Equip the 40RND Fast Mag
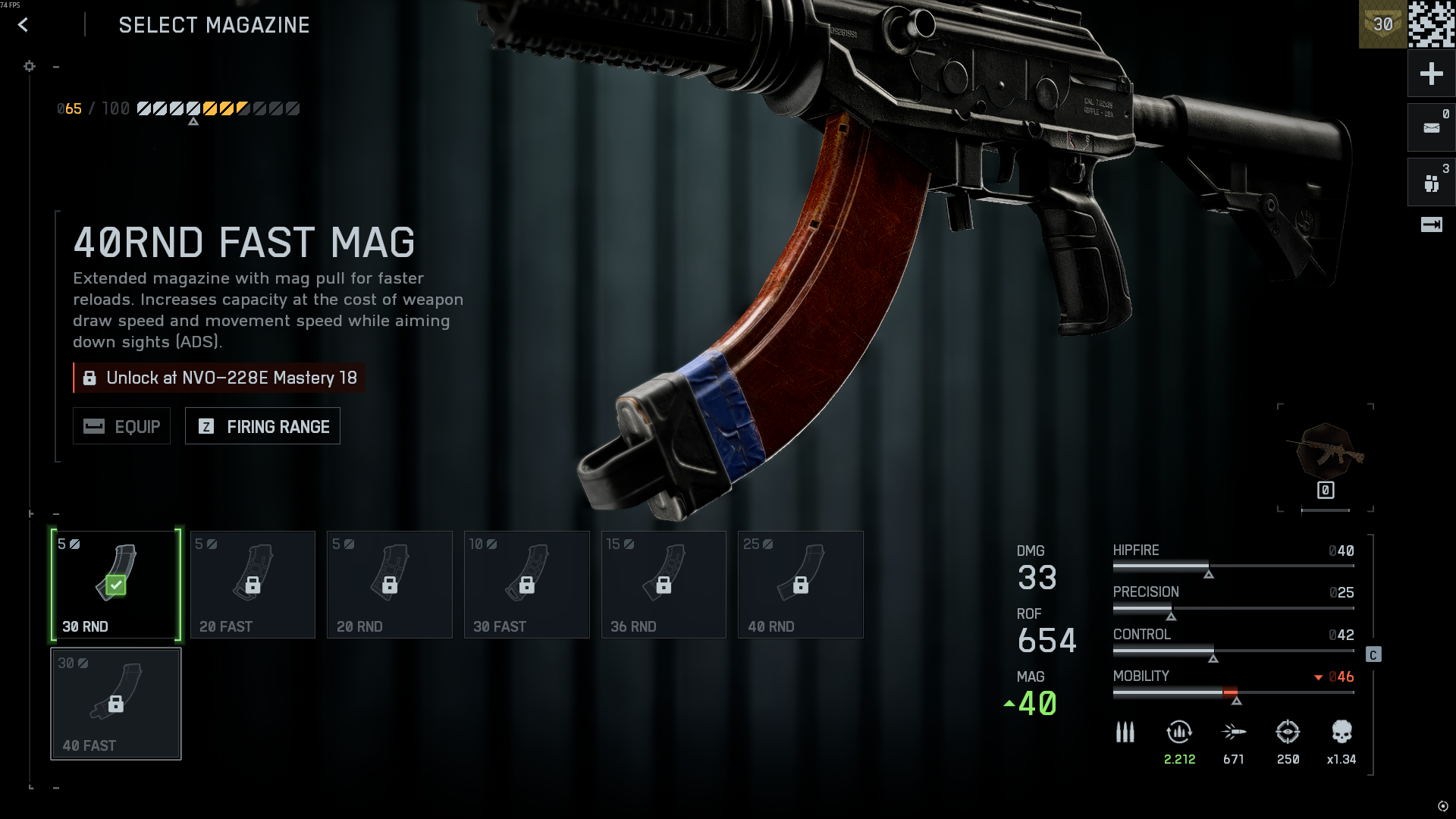 click(x=121, y=426)
